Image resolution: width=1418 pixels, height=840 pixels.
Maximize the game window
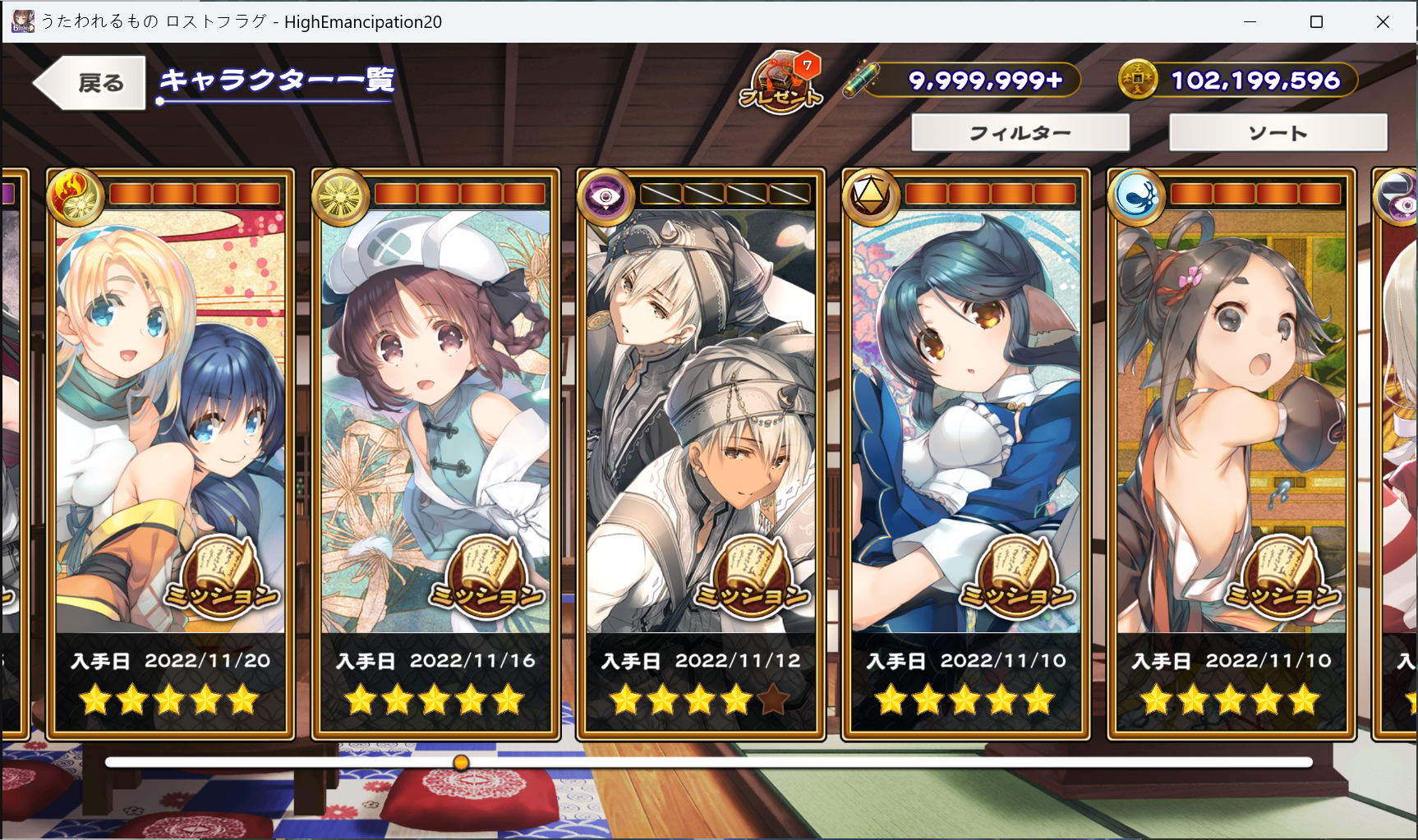pyautogui.click(x=1316, y=22)
